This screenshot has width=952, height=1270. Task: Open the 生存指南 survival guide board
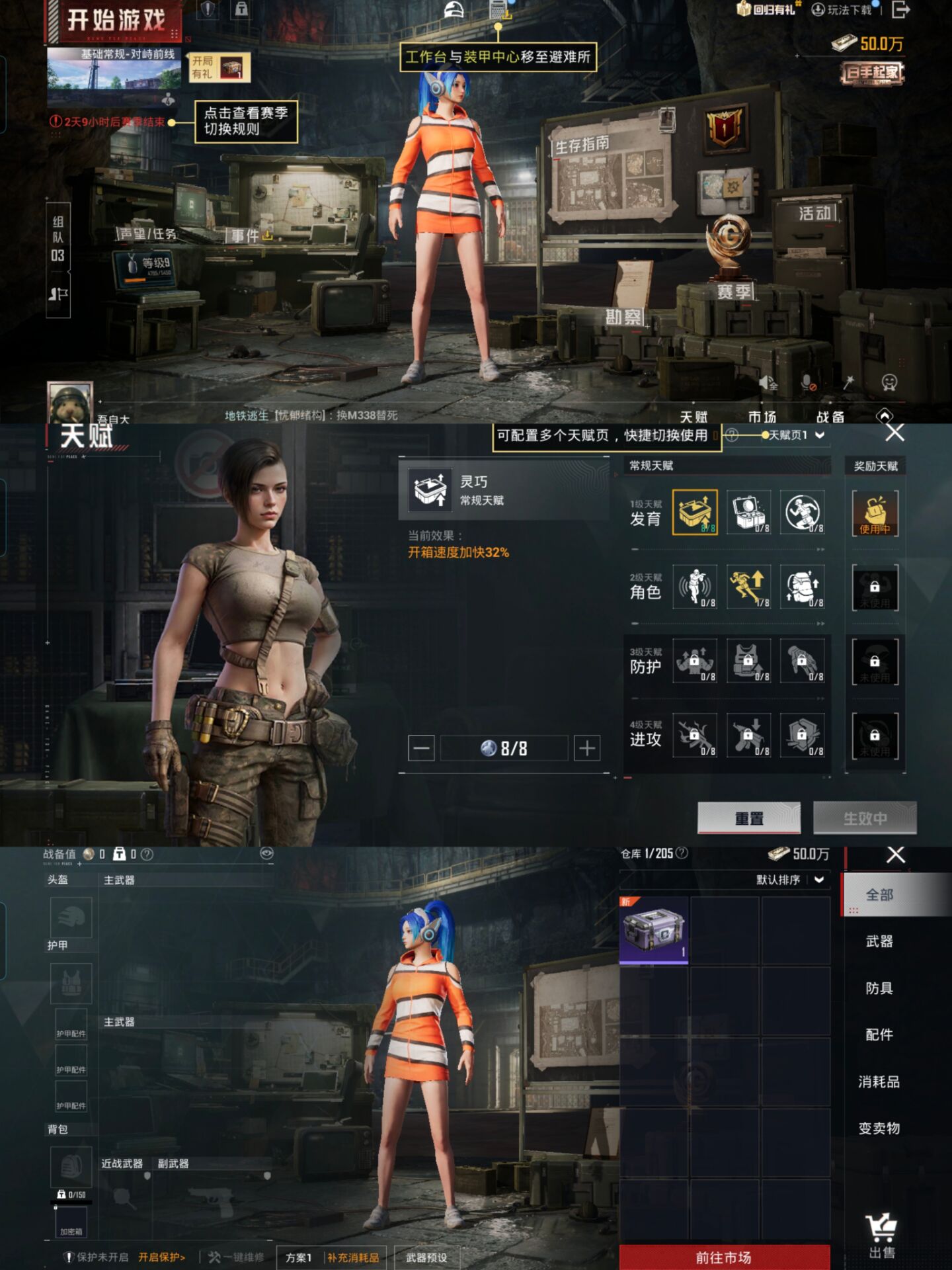tap(612, 172)
